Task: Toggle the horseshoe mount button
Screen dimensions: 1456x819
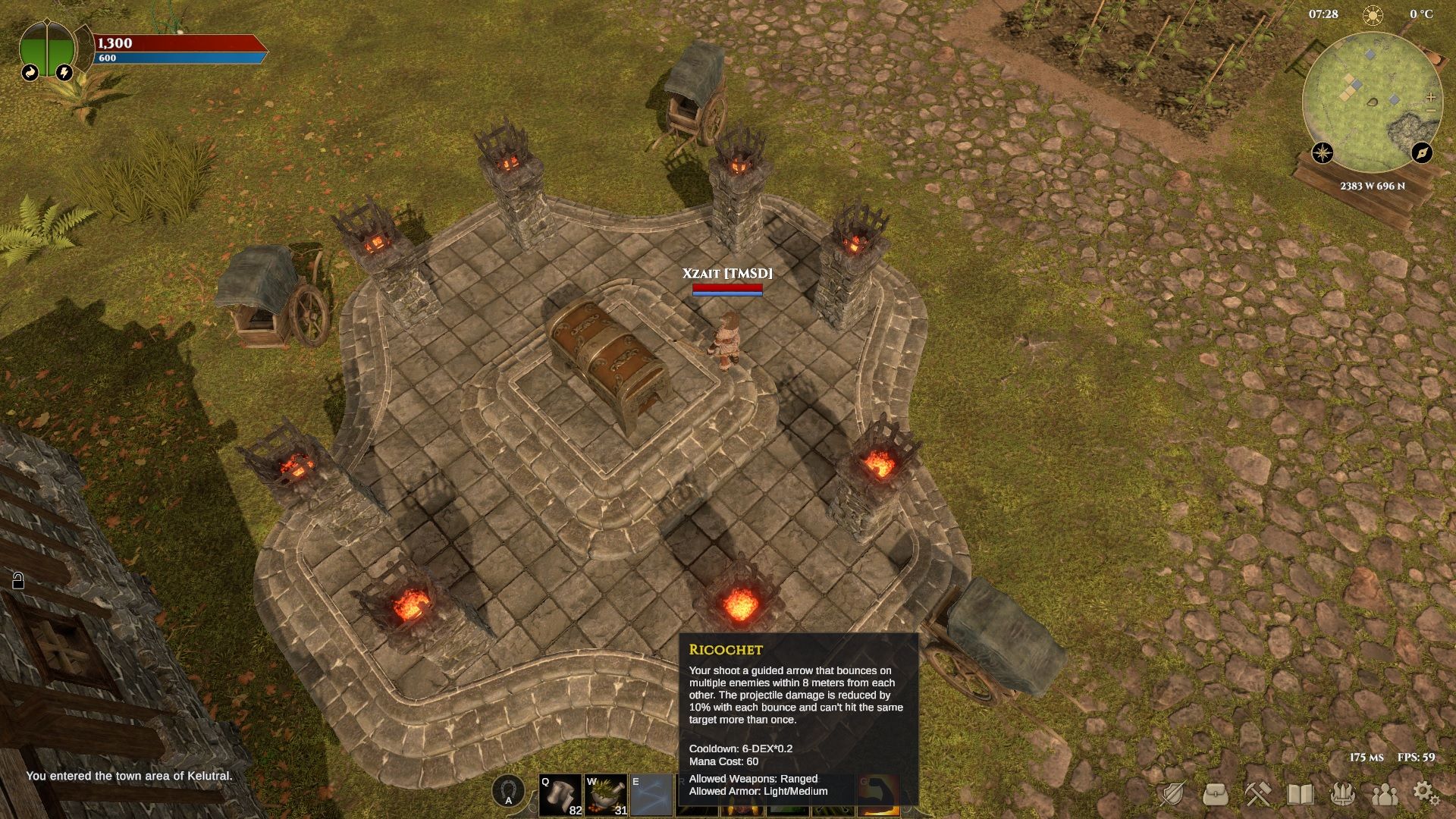Action: point(508,791)
